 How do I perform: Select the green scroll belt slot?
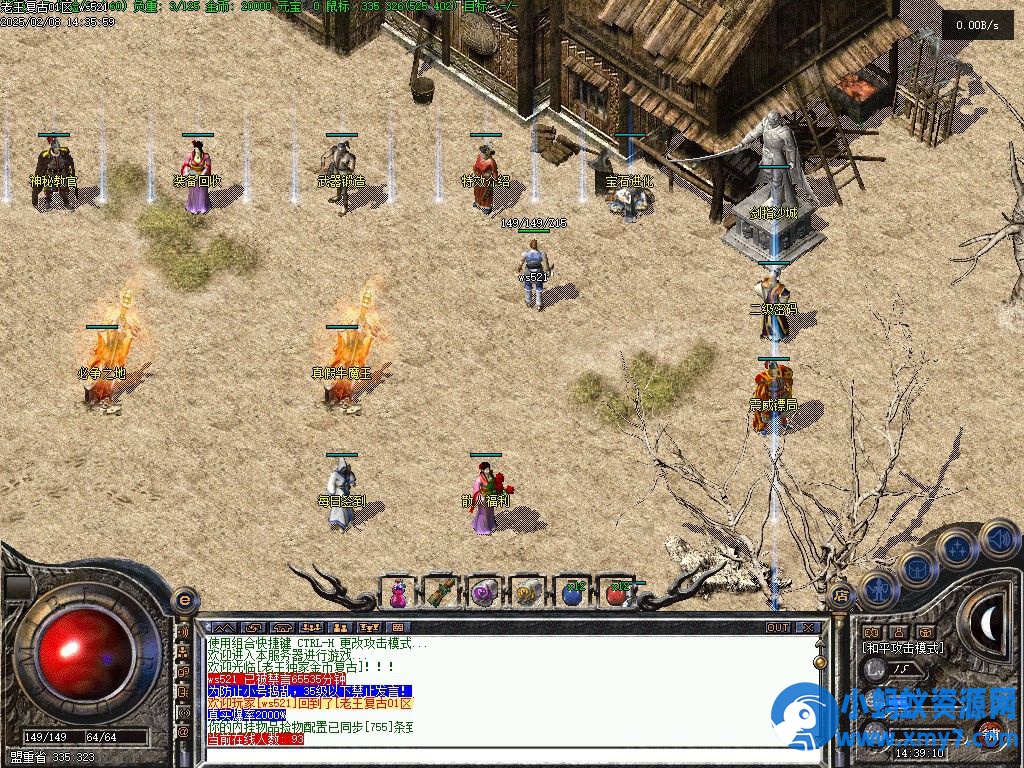click(441, 592)
